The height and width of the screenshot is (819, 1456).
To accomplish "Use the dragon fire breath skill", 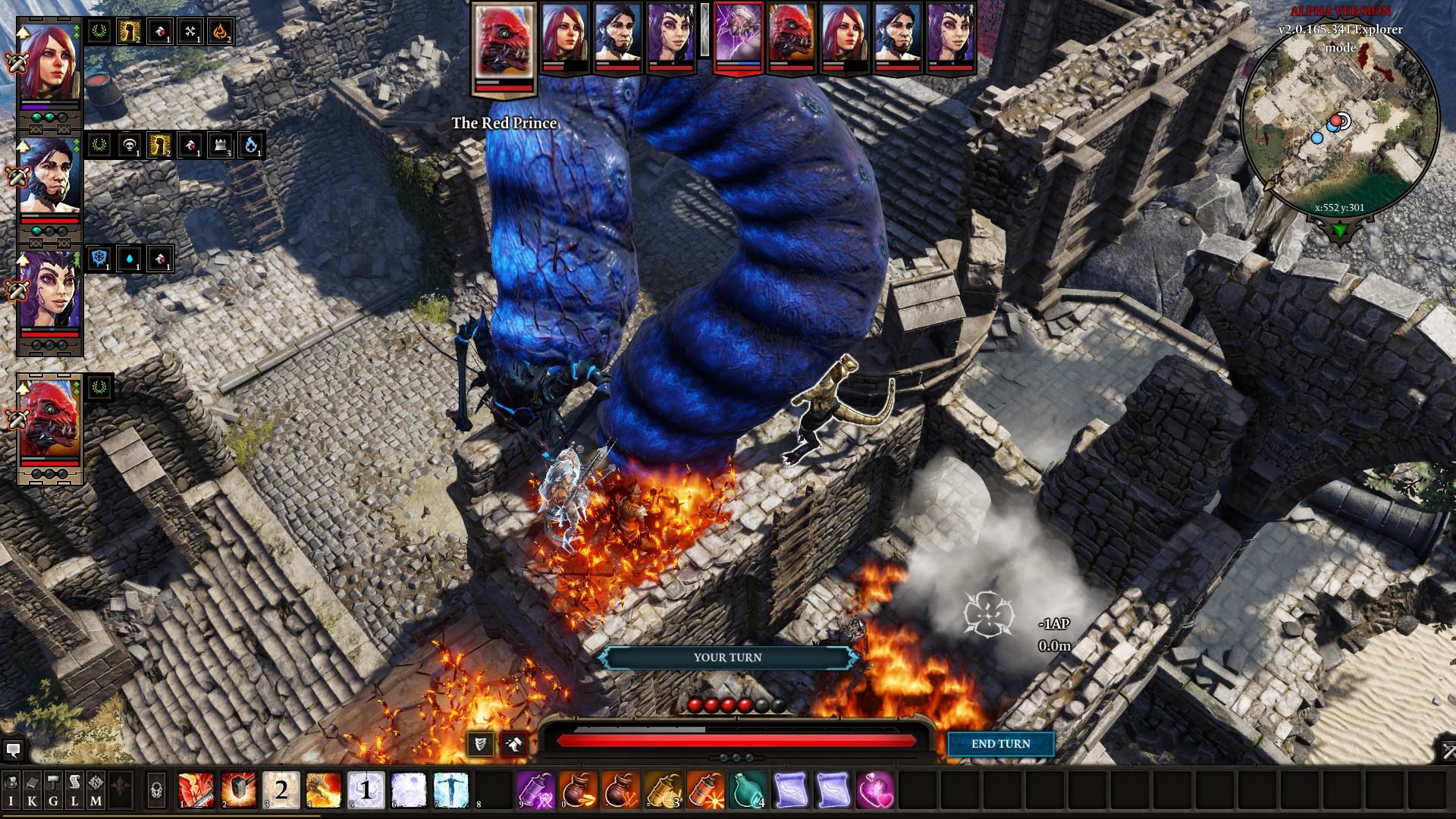I will coord(323,790).
